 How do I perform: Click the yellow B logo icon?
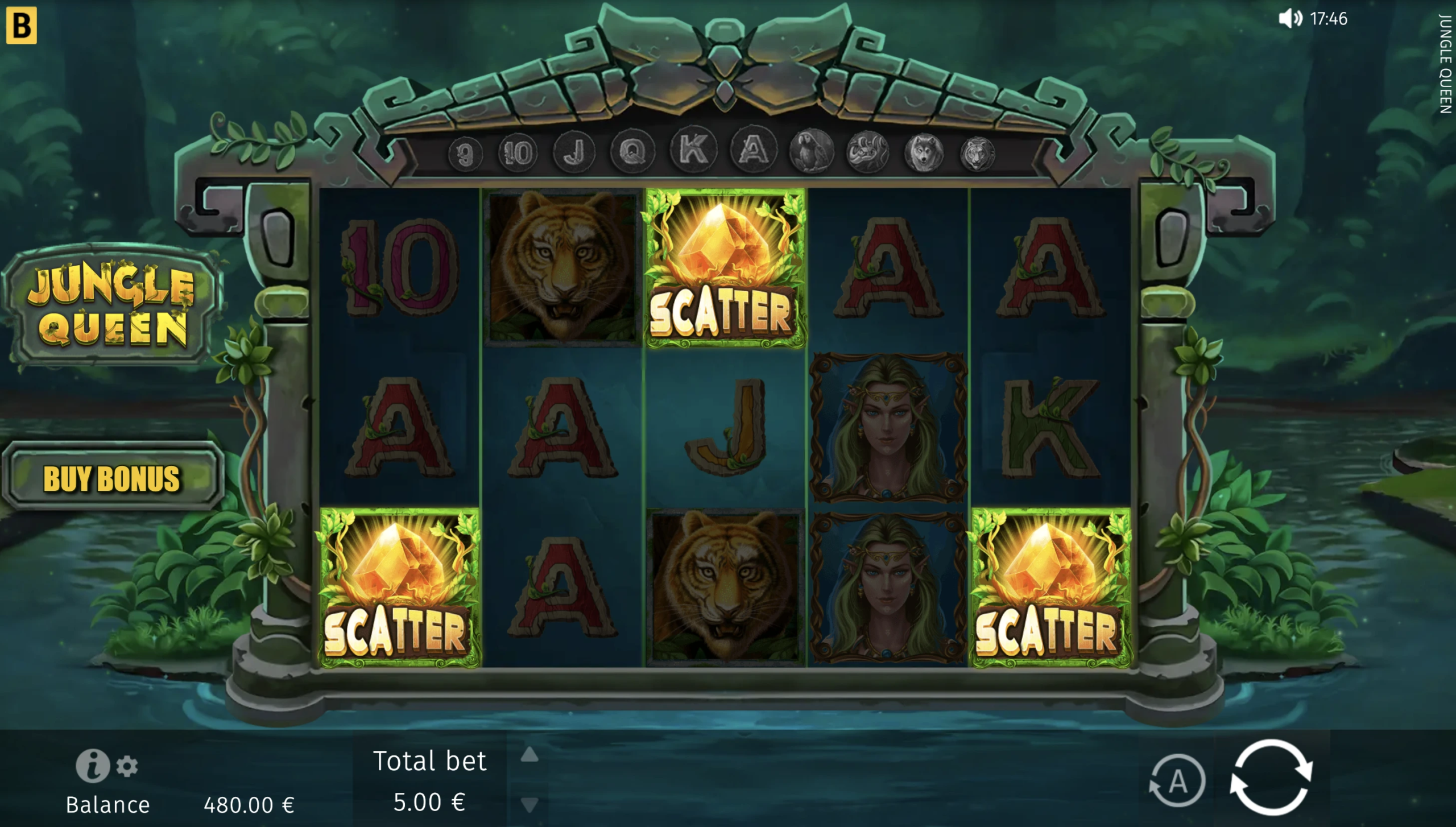[22, 25]
